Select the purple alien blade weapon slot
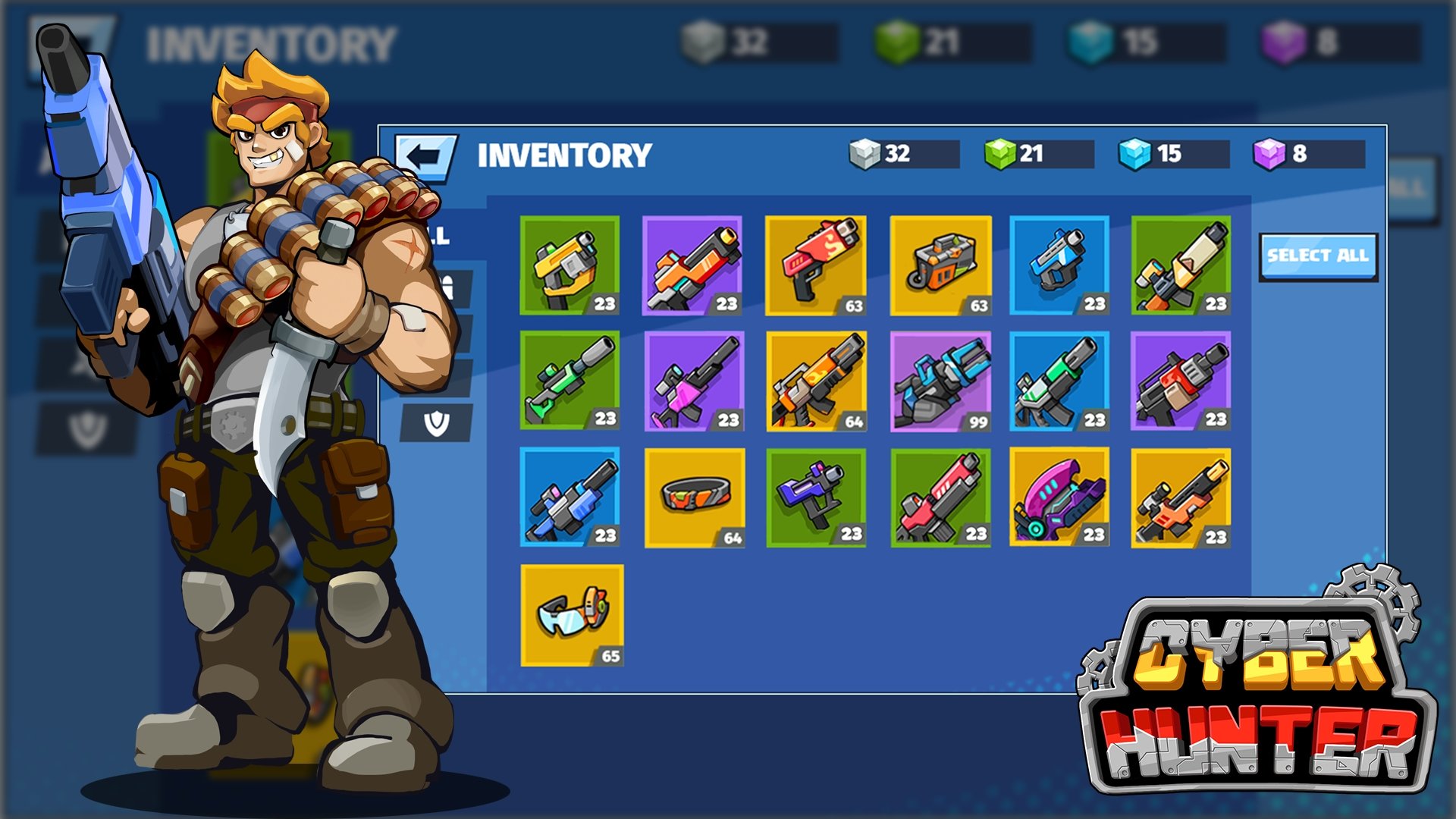This screenshot has width=1456, height=819. [x=1059, y=497]
